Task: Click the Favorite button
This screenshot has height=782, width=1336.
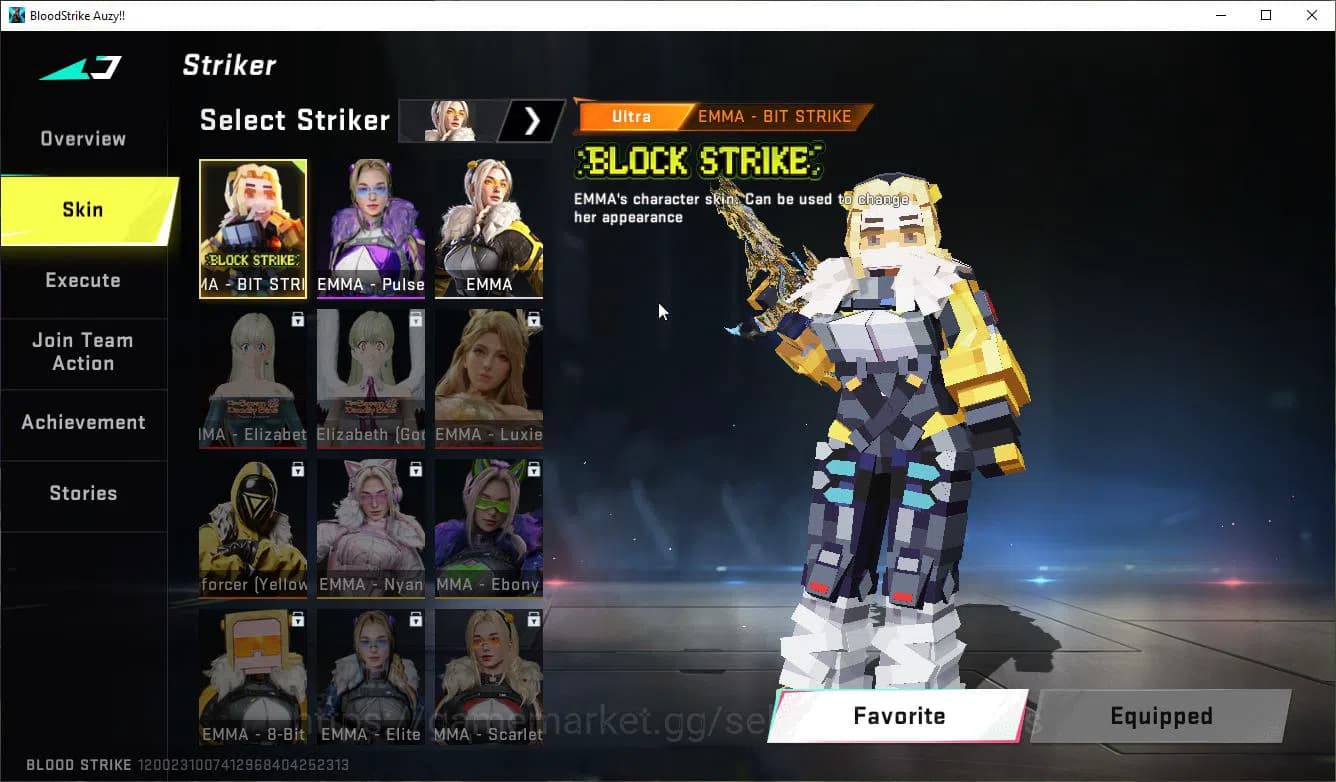Action: [x=898, y=716]
